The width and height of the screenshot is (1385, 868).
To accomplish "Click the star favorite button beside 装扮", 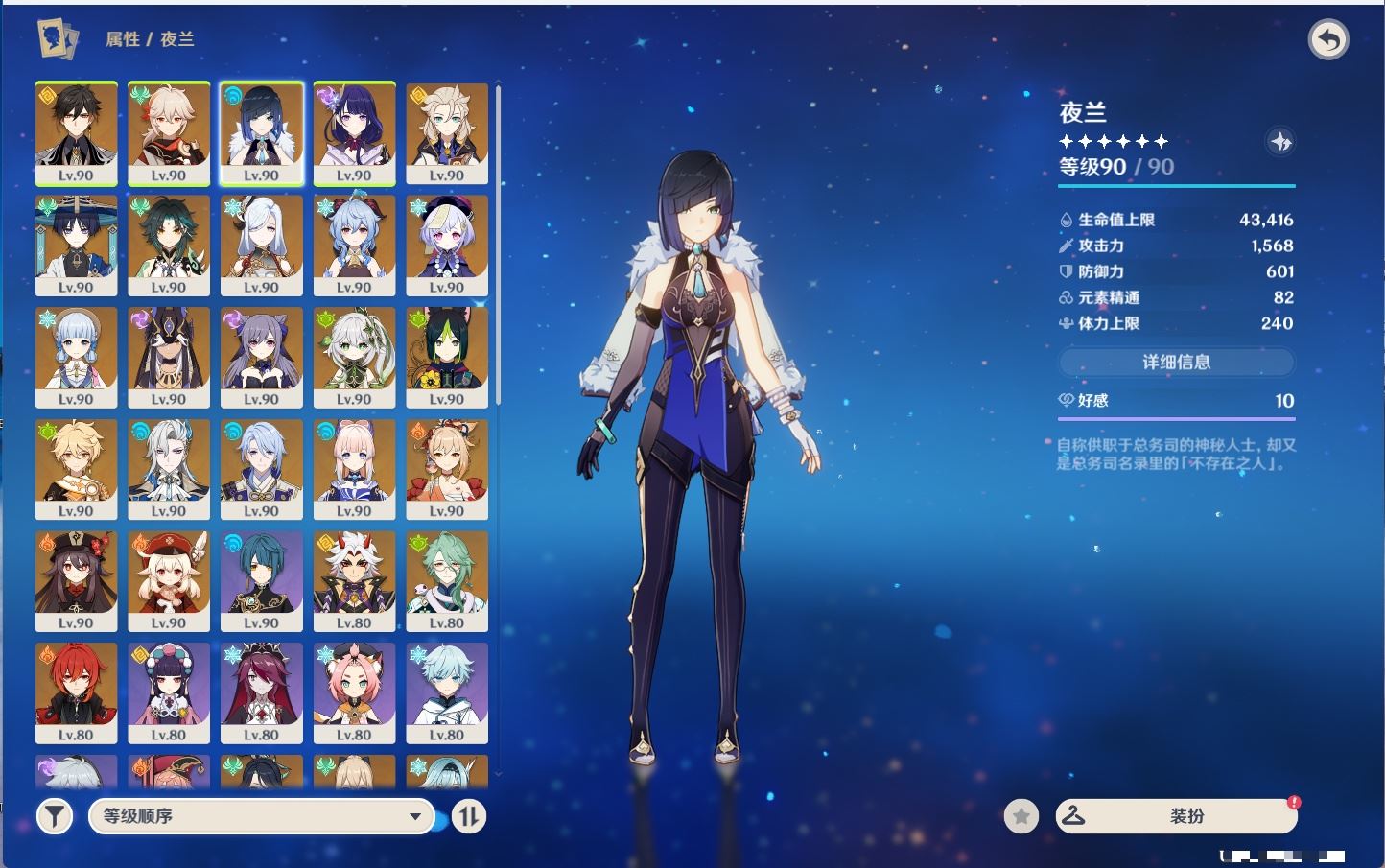I will pyautogui.click(x=1021, y=816).
